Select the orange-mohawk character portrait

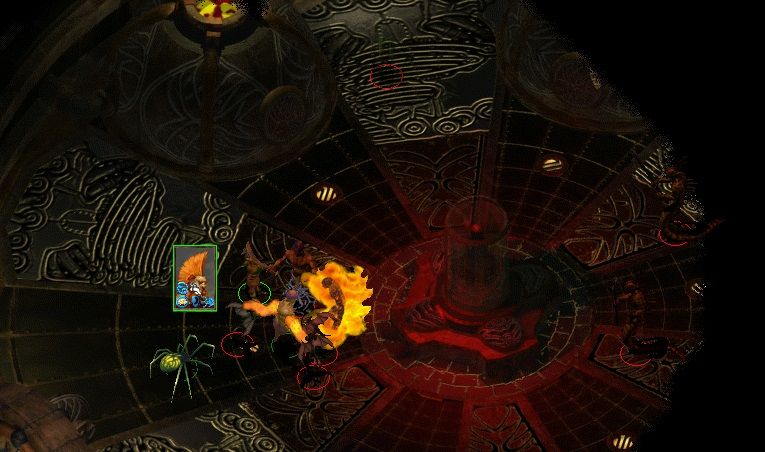tap(194, 277)
